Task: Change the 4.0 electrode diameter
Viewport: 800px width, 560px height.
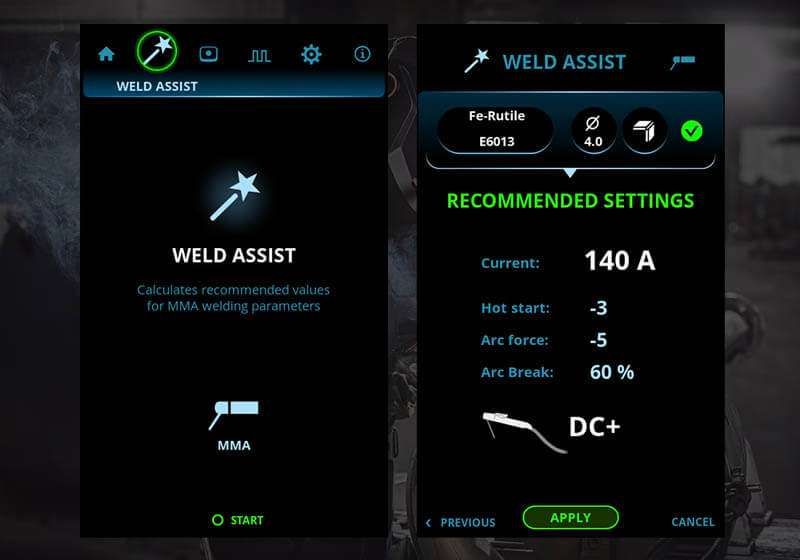Action: tap(593, 130)
